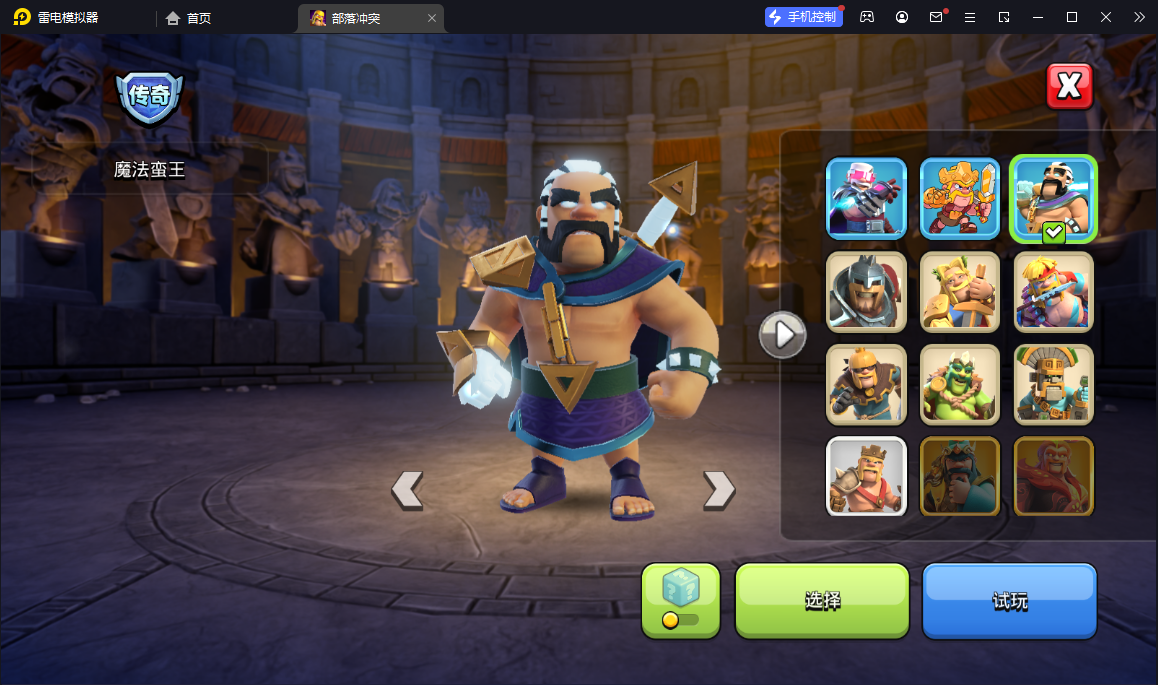Choose the golden armor king with sword skin
The image size is (1158, 685).
point(960,291)
